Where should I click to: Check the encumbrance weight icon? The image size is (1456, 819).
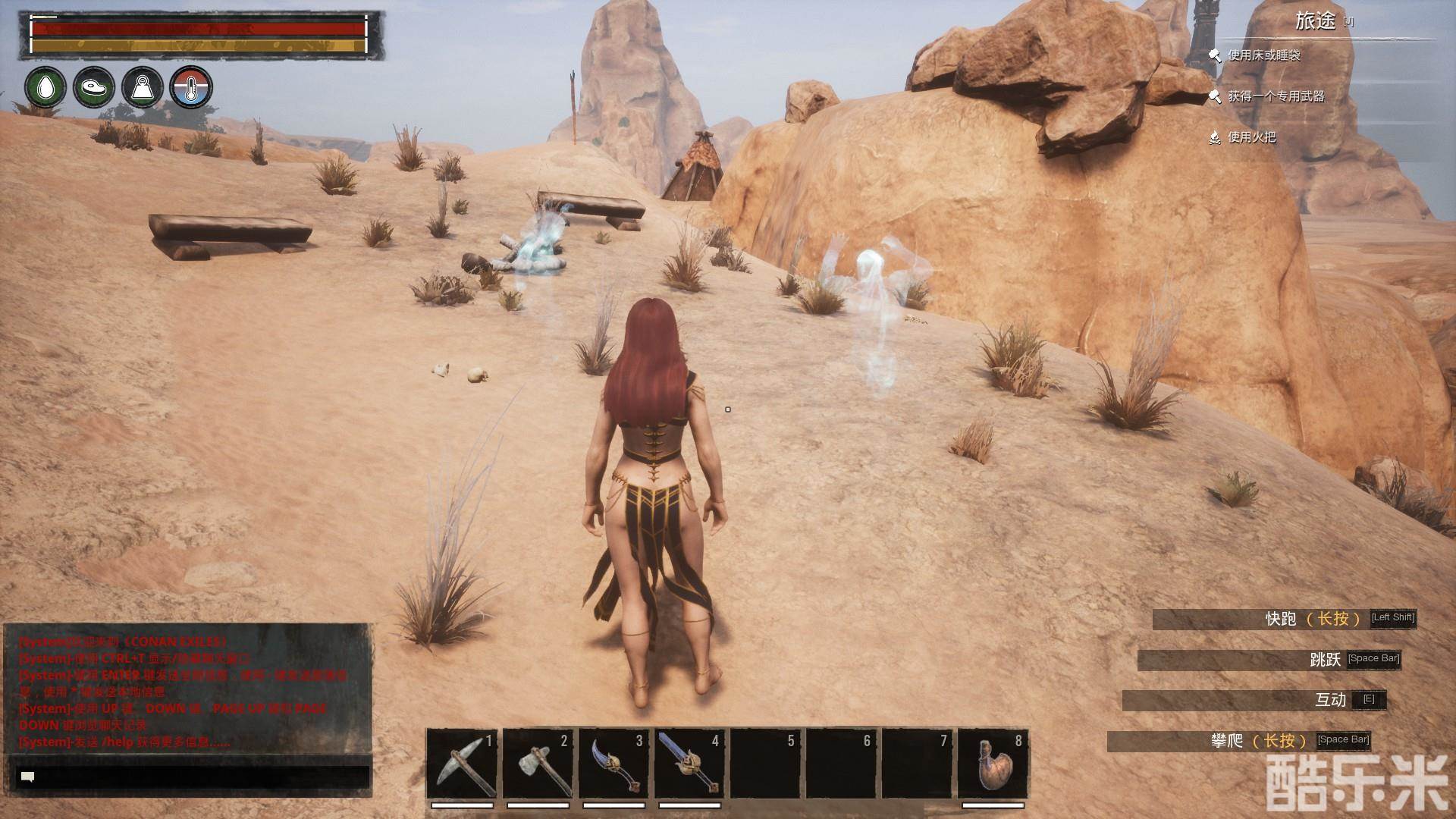pos(143,87)
